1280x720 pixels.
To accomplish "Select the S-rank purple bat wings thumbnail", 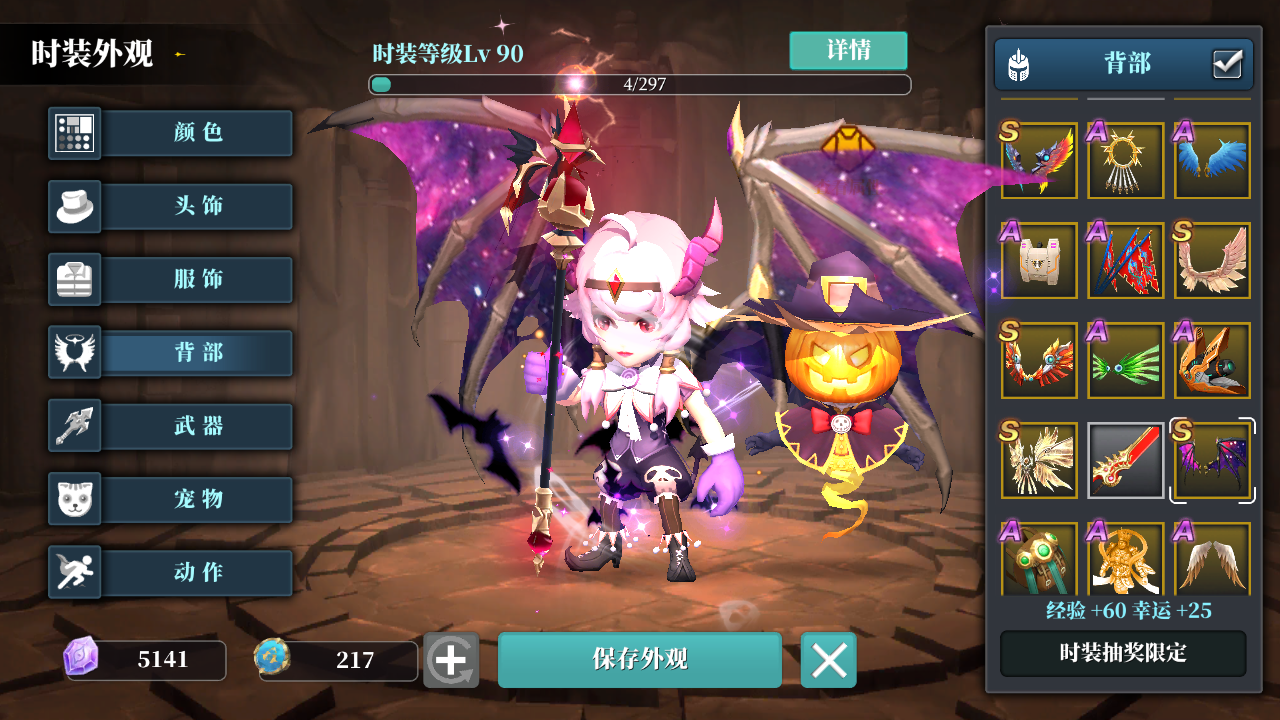I will [1212, 460].
